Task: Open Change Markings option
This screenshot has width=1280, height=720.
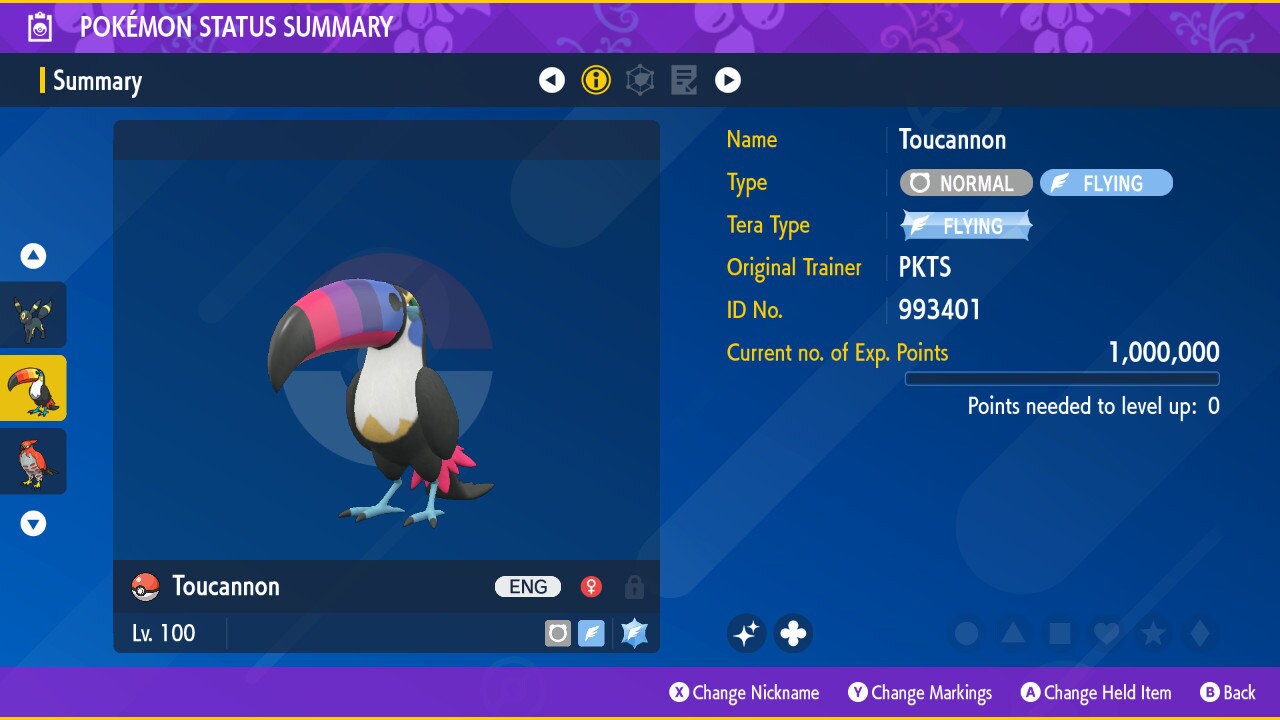Action: coord(920,692)
